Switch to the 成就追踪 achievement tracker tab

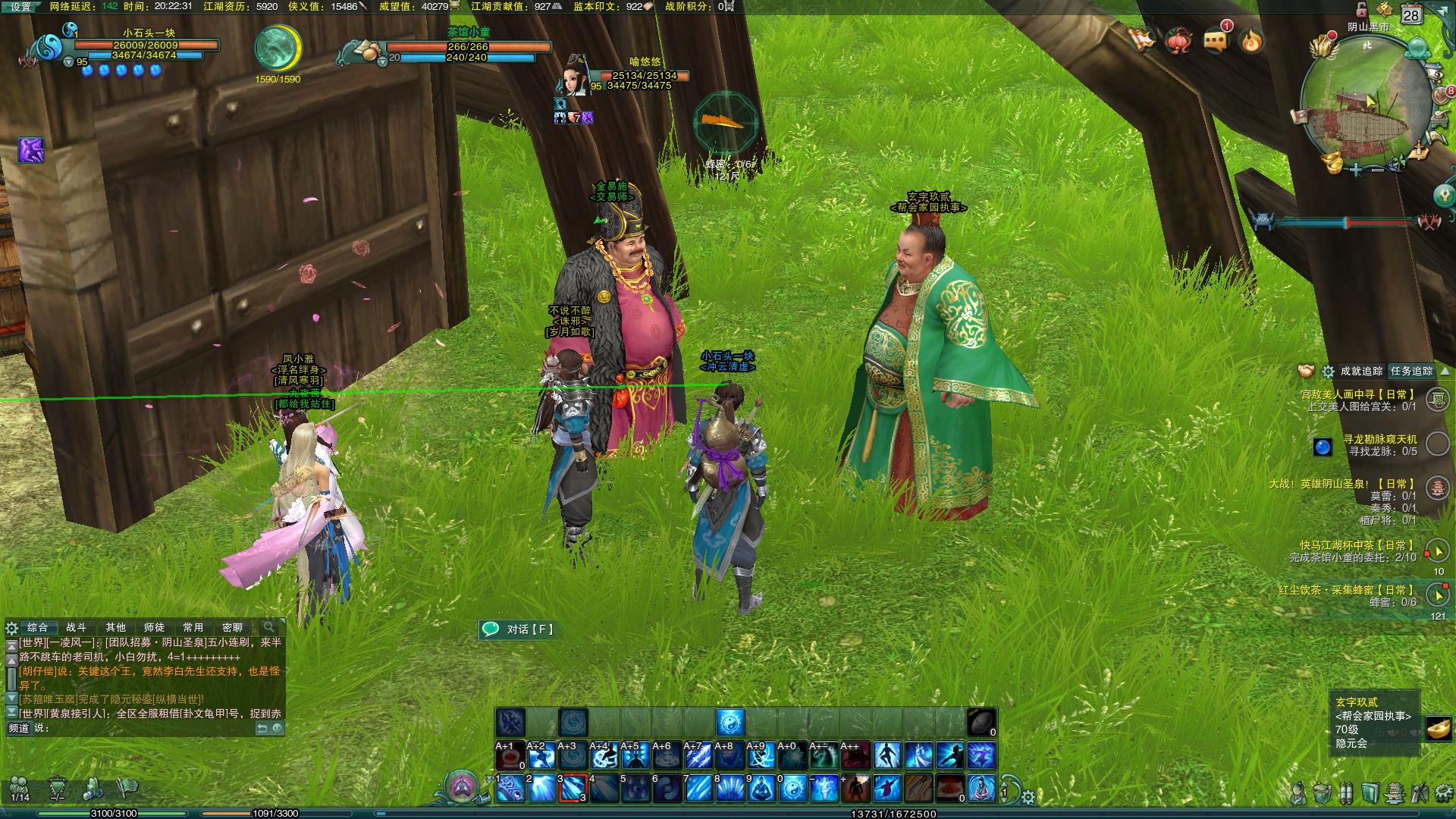pyautogui.click(x=1361, y=371)
